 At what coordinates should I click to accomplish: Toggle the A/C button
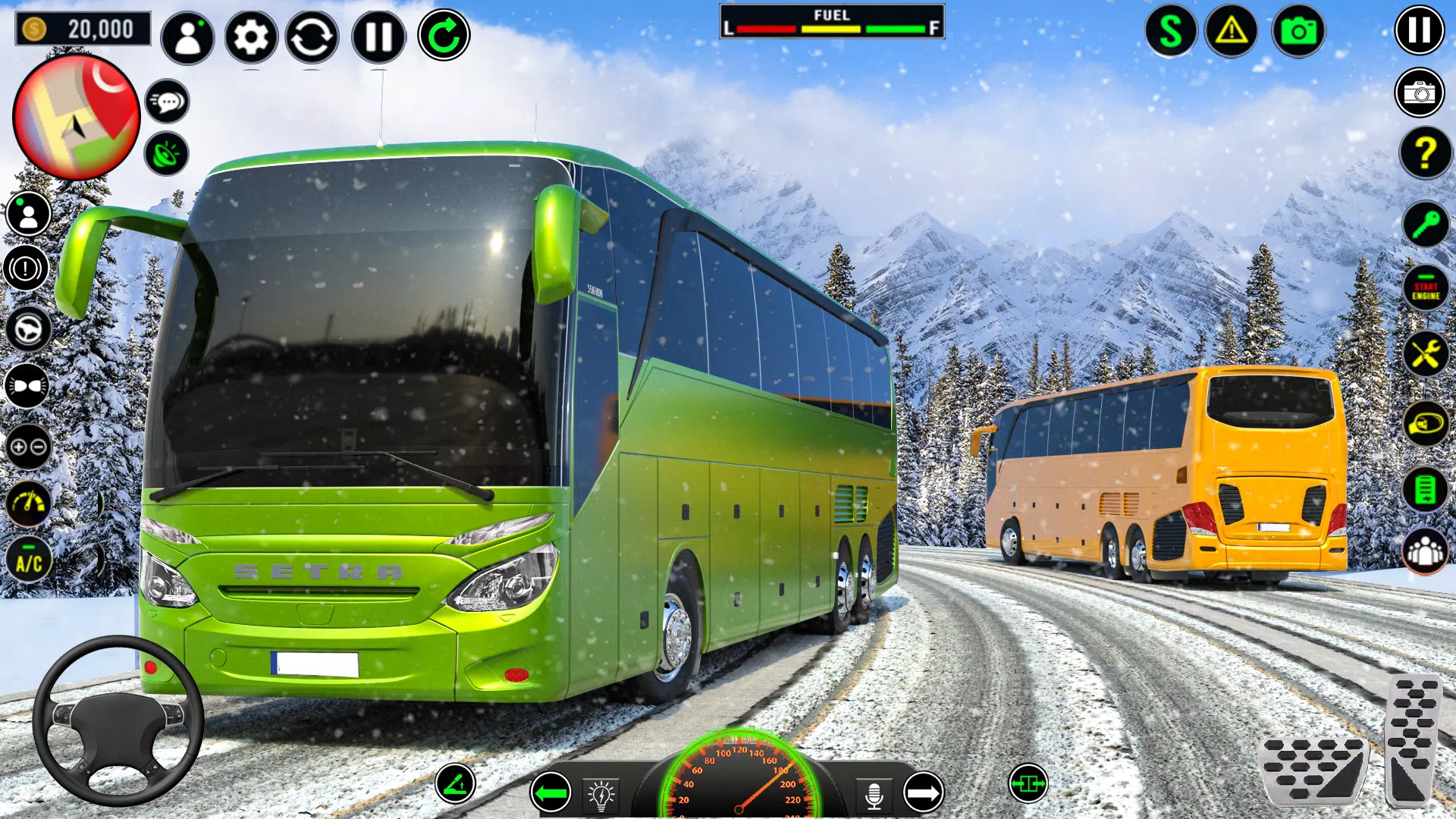(x=29, y=562)
